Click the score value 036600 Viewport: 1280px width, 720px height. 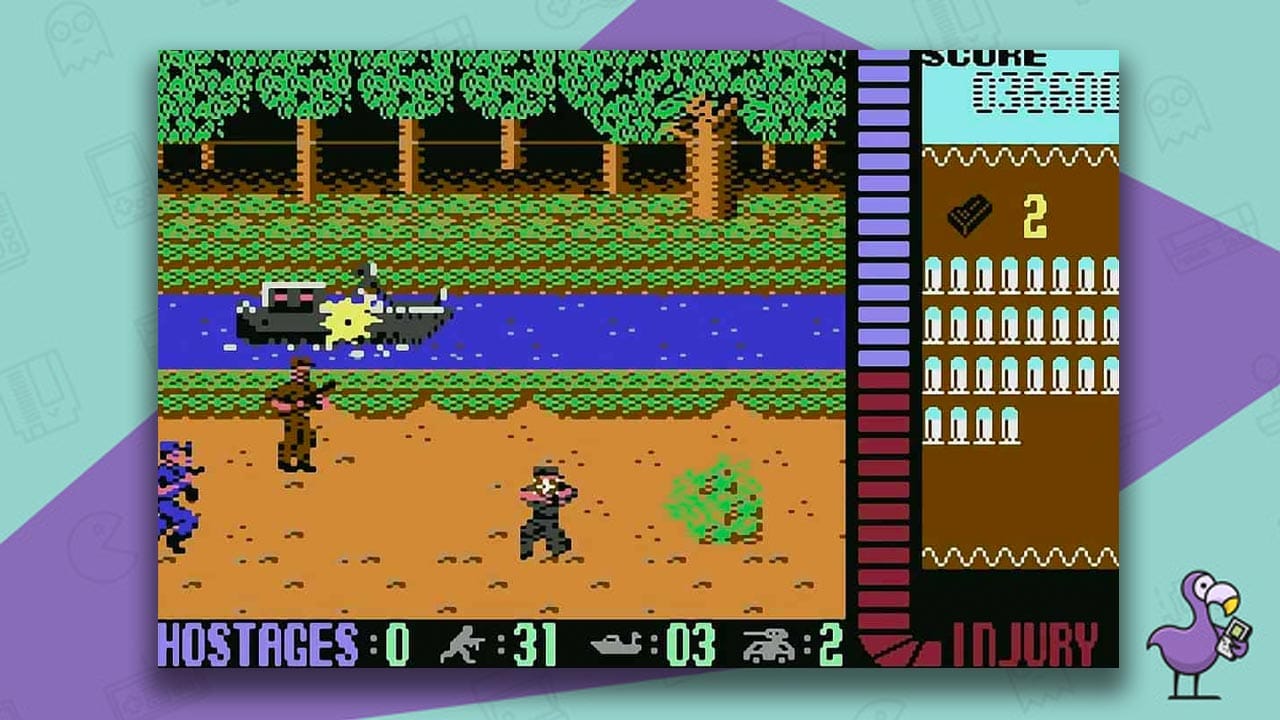1045,92
